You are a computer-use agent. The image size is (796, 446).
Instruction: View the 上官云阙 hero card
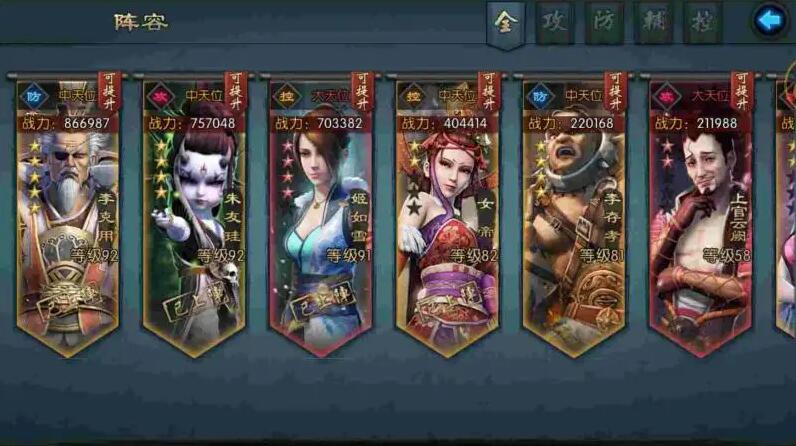point(700,220)
